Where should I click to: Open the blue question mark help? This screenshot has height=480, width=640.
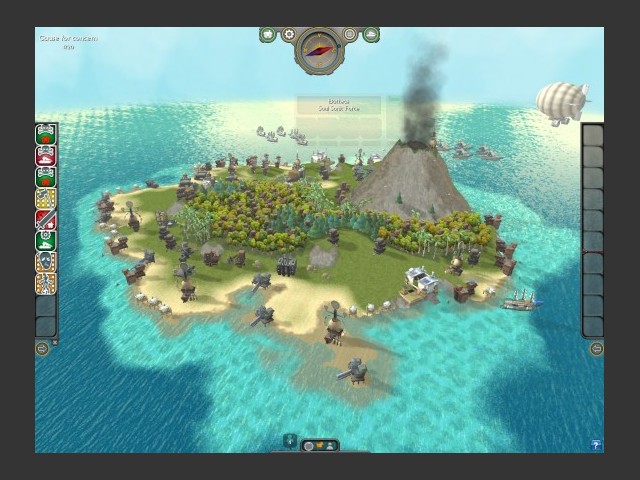point(596,444)
